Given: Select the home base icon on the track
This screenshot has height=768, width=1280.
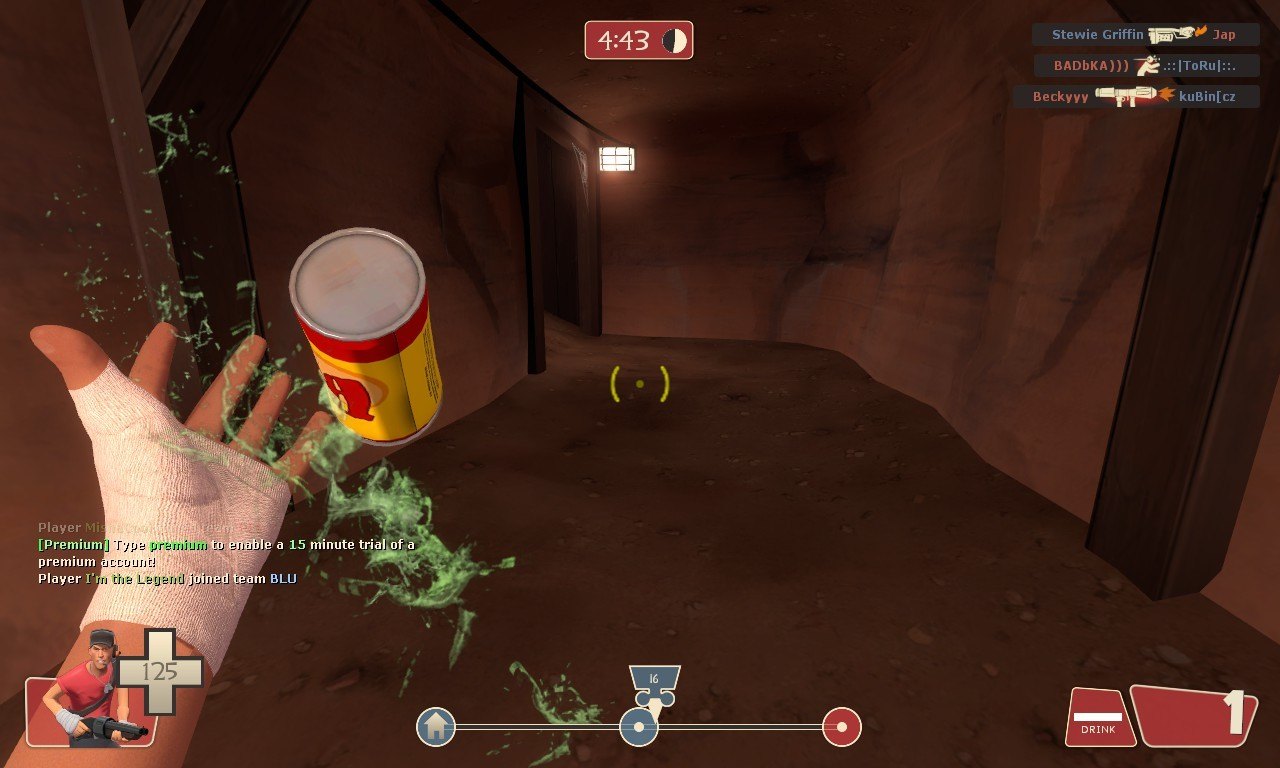Looking at the screenshot, I should coord(436,726).
